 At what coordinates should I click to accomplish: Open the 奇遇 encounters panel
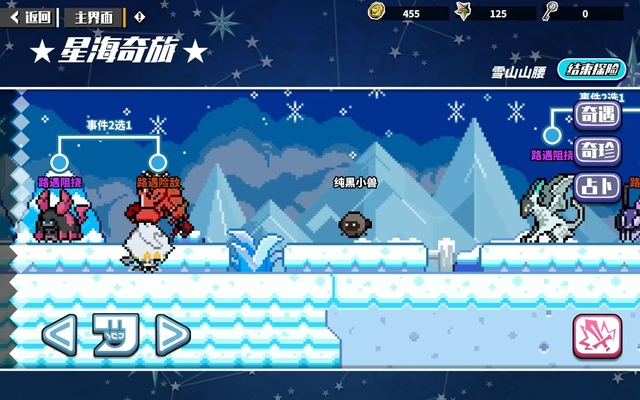click(599, 113)
